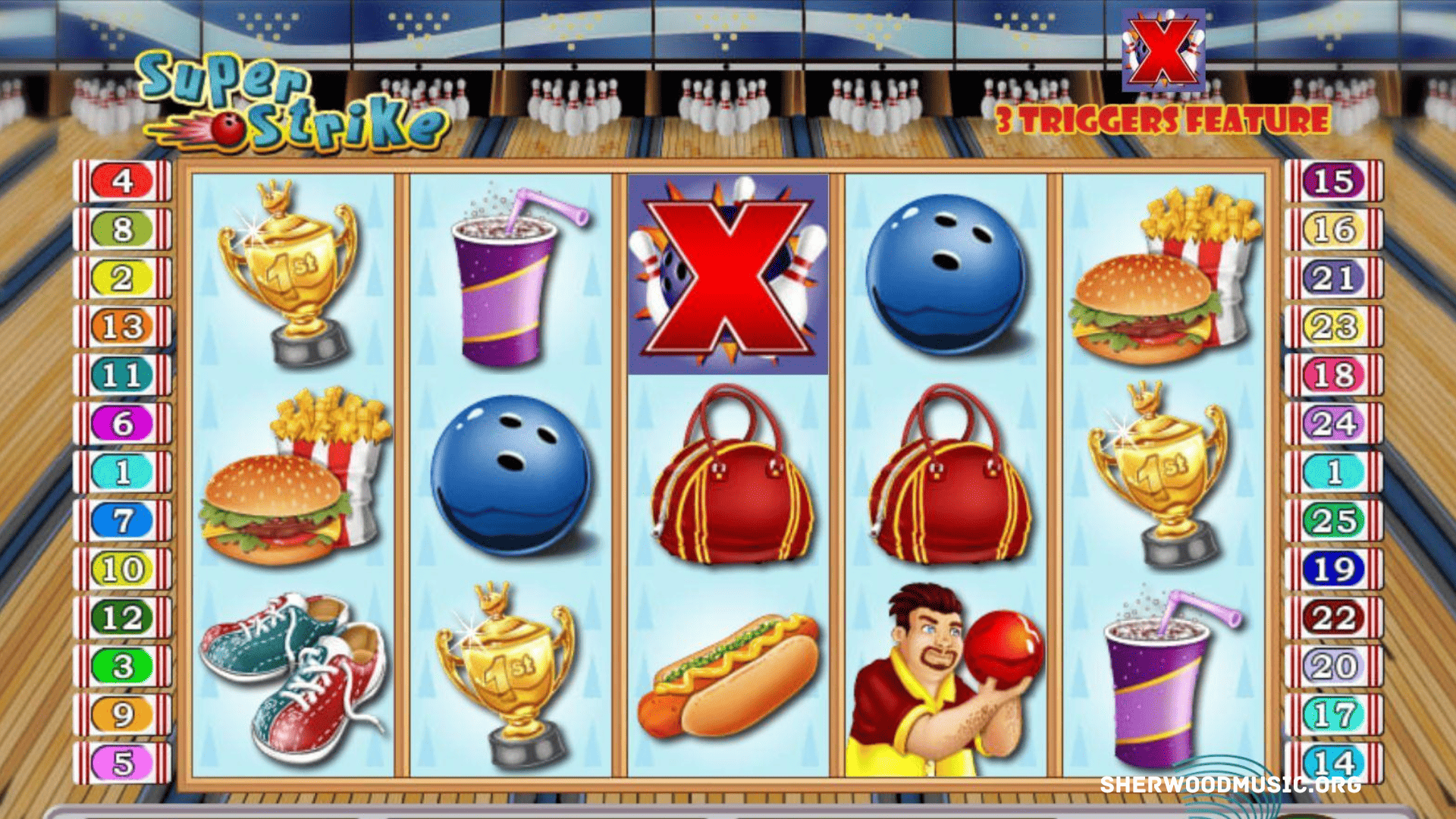Select payline number 9 on the left panel
This screenshot has height=819, width=1456.
coord(121,714)
